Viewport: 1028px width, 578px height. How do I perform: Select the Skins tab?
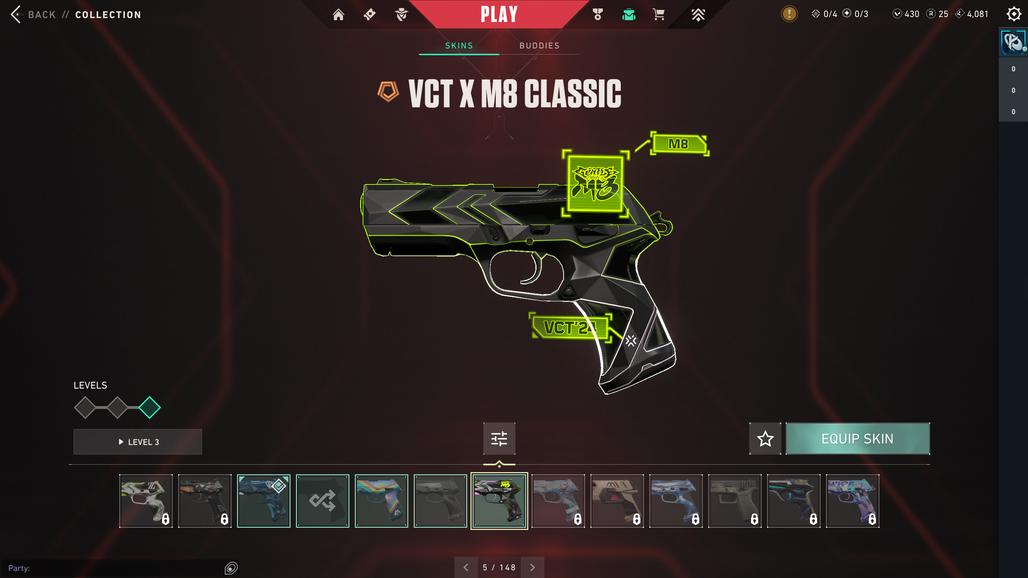point(459,46)
